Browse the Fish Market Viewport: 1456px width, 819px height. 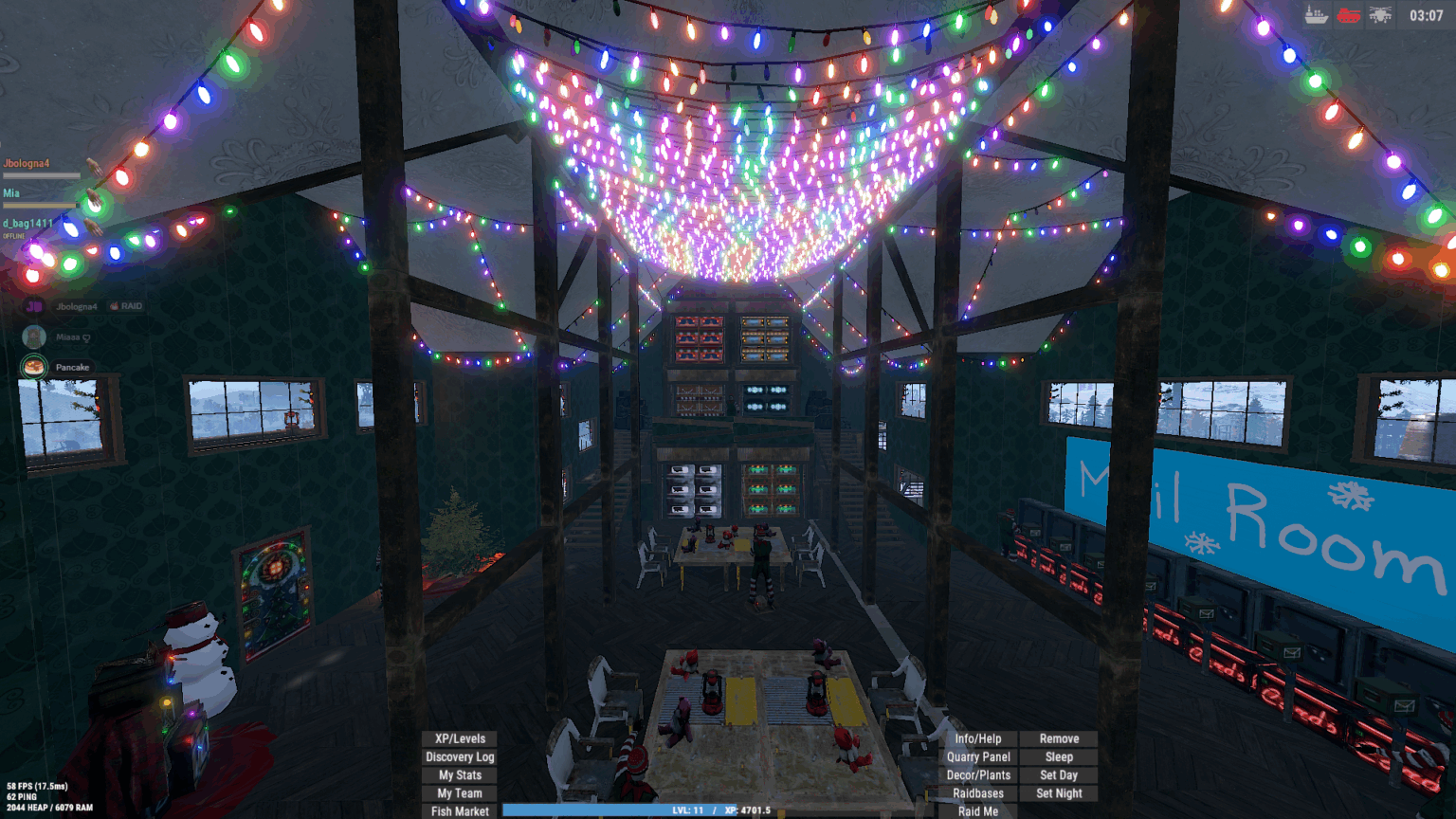coord(459,810)
